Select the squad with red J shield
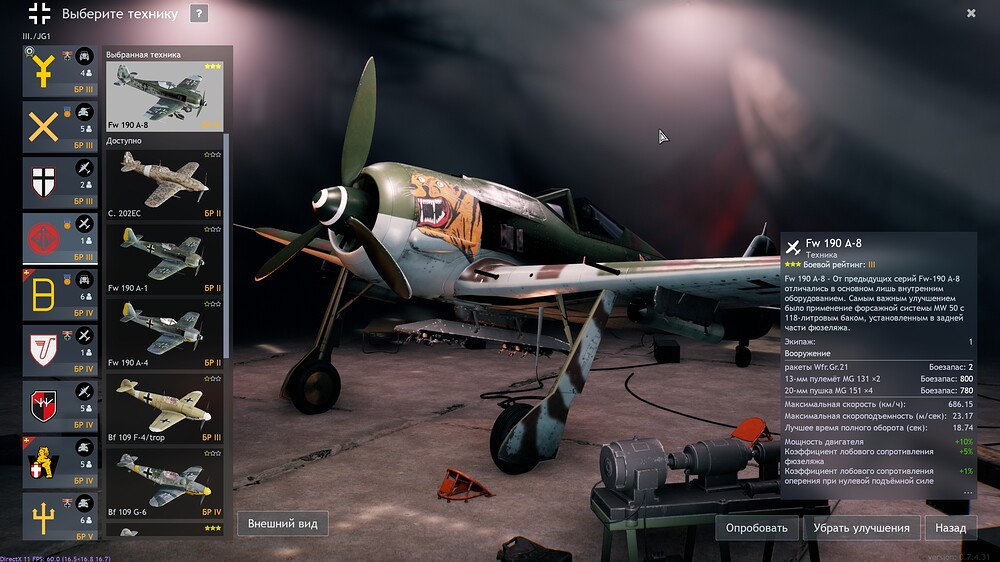This screenshot has height=562, width=1000. tap(61, 352)
